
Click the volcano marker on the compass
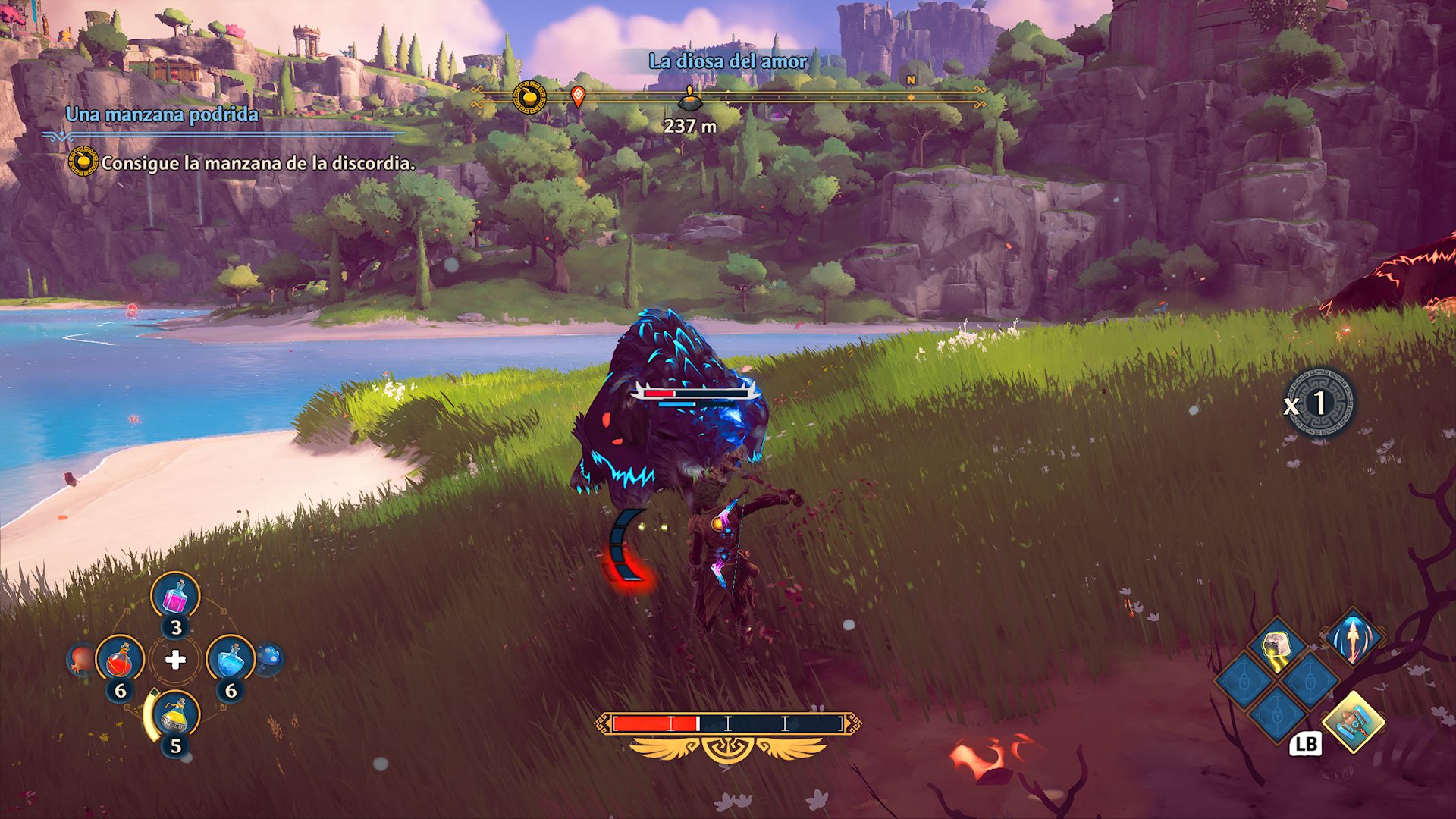[689, 98]
